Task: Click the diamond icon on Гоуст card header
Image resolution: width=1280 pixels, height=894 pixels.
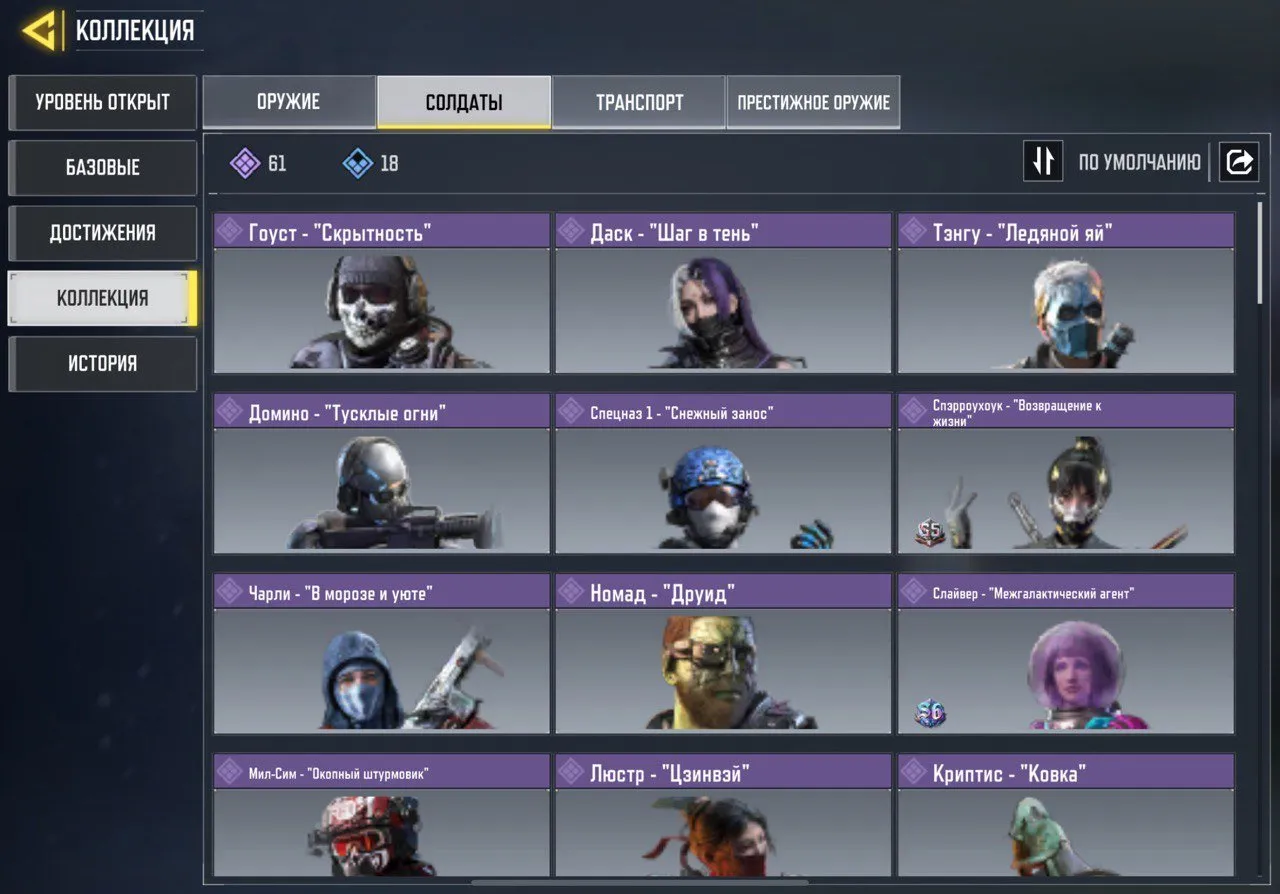Action: (x=232, y=231)
